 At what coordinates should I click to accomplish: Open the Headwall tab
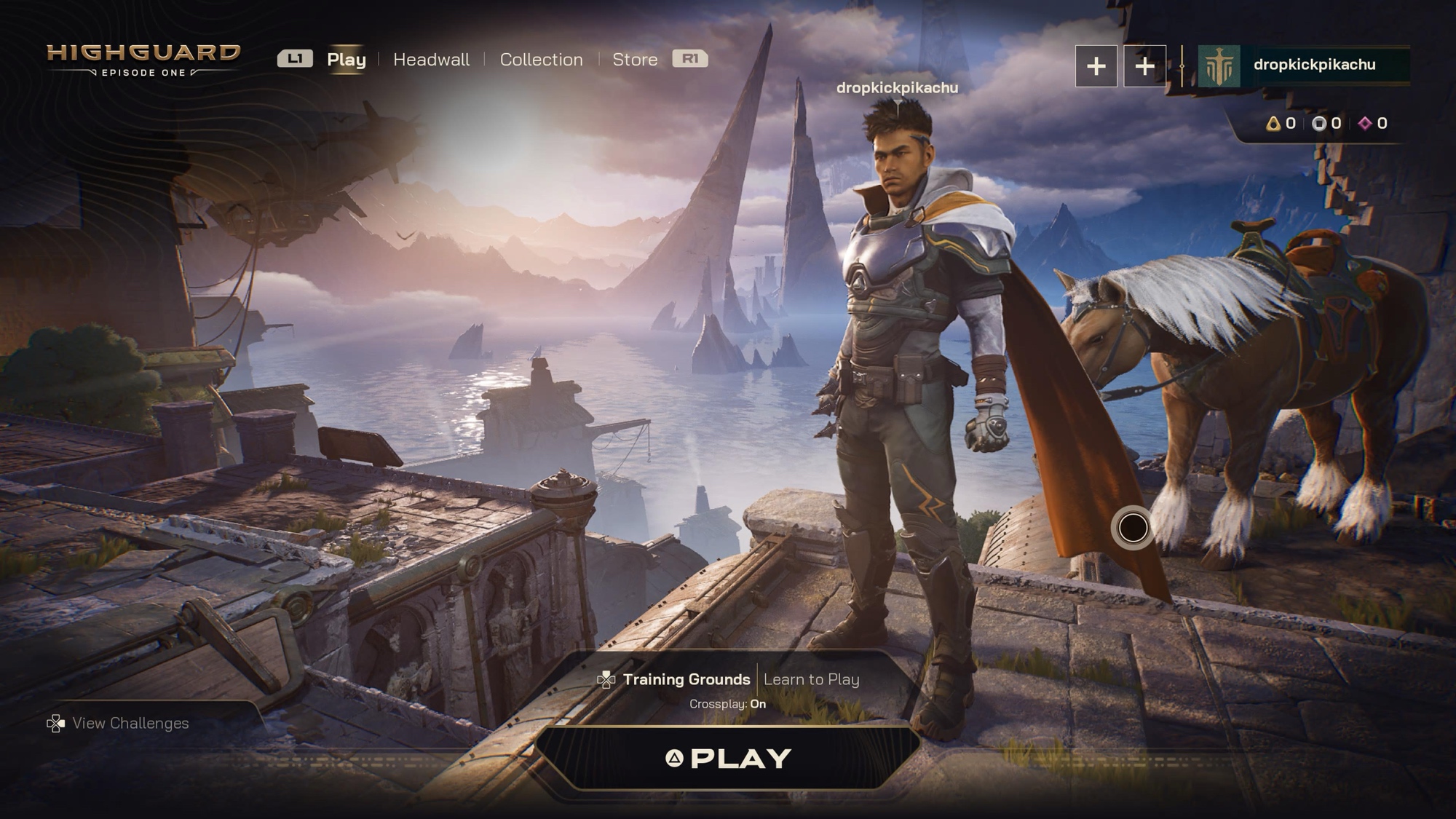[431, 60]
